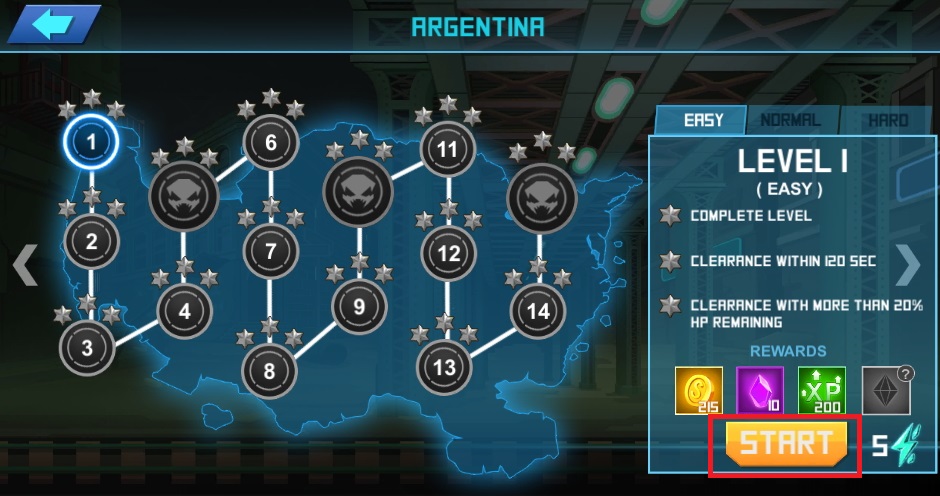Choose level 9 node
Screen dimensions: 940x496
359,306
